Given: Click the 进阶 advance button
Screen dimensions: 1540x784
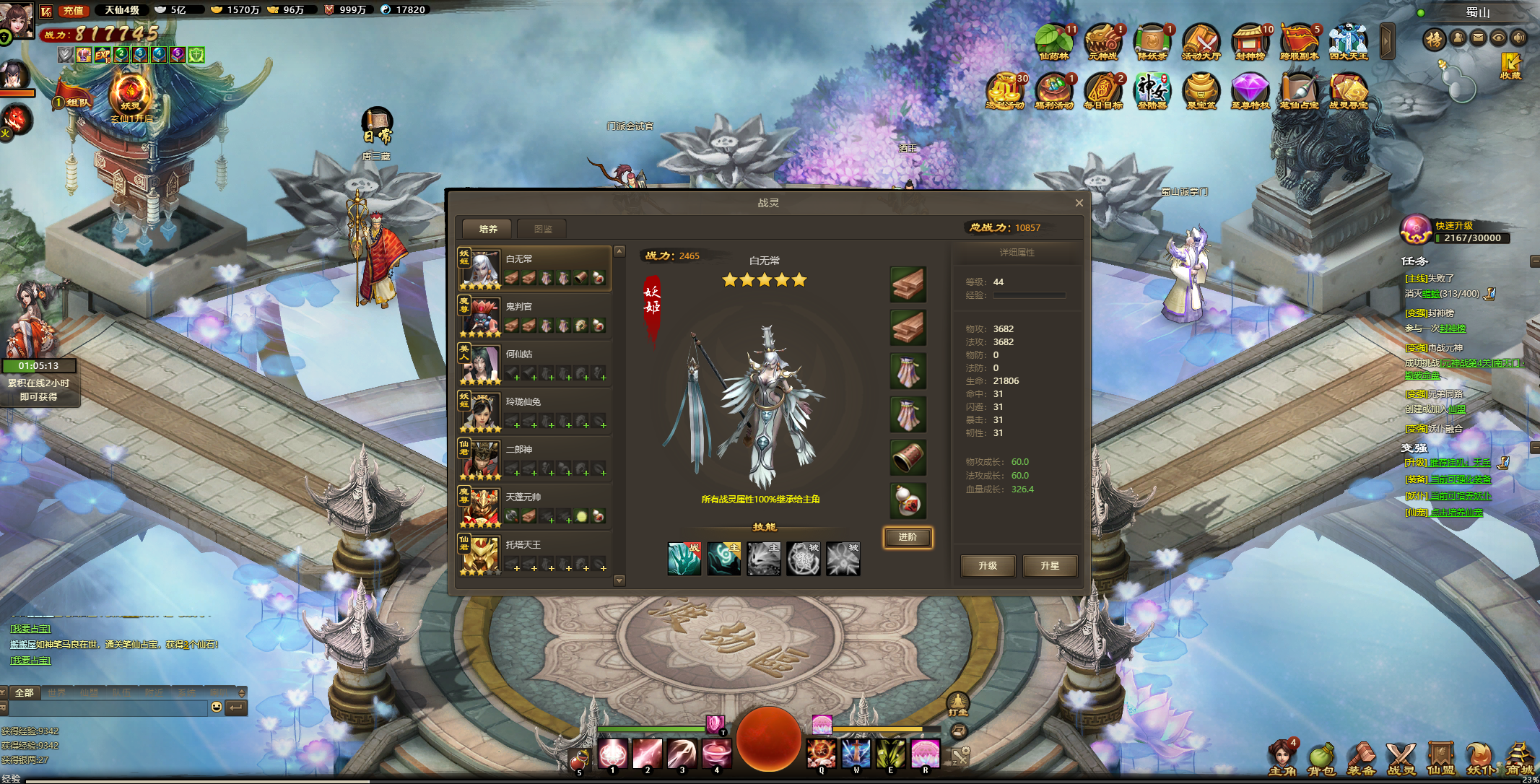Looking at the screenshot, I should [908, 537].
